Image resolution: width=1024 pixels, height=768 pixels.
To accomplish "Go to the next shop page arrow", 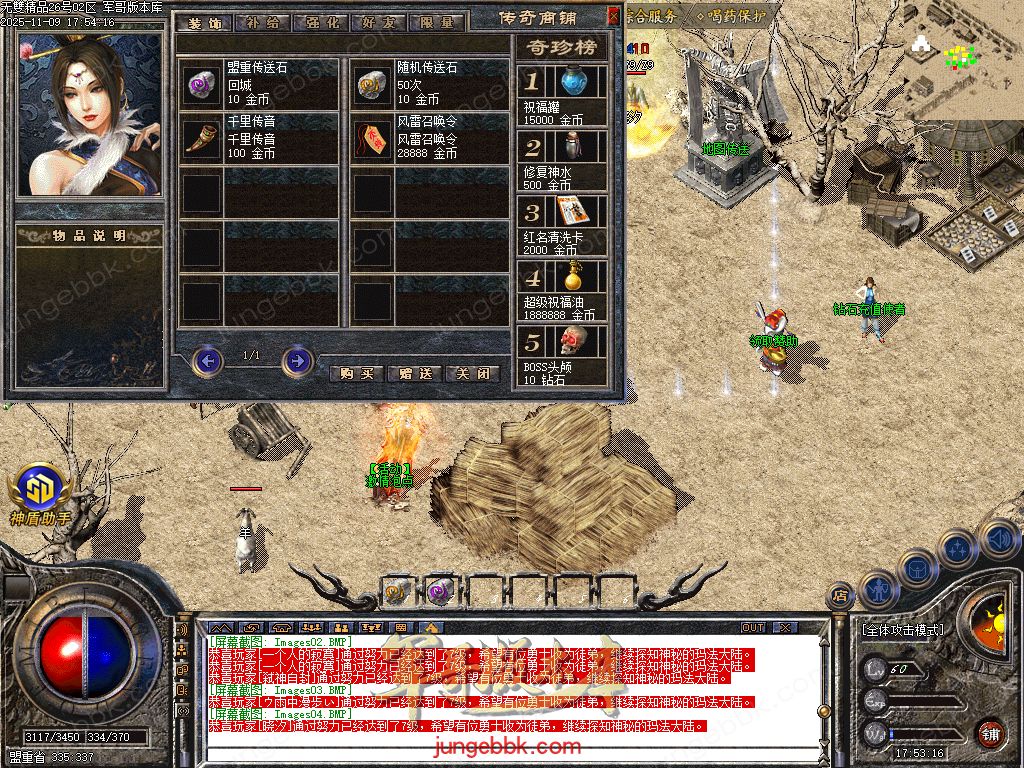I will (x=297, y=360).
